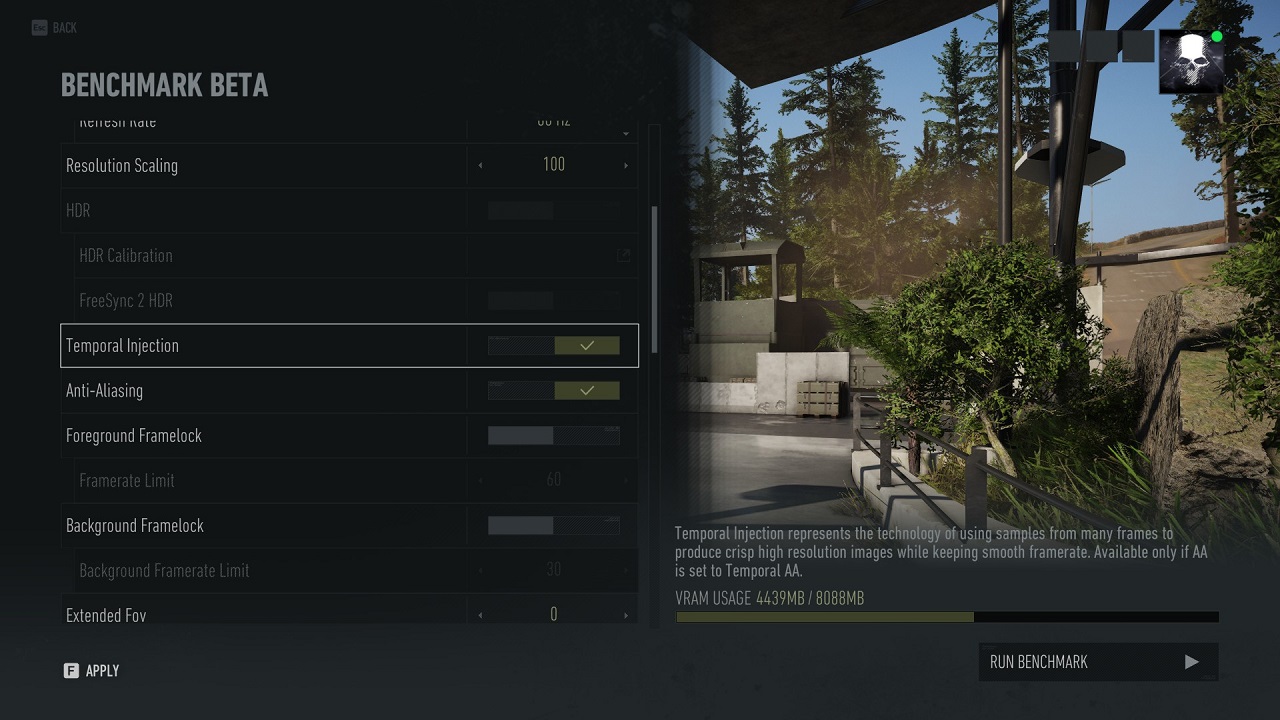1280x720 pixels.
Task: Select the Resolution Scaling row
Action: pyautogui.click(x=260, y=166)
